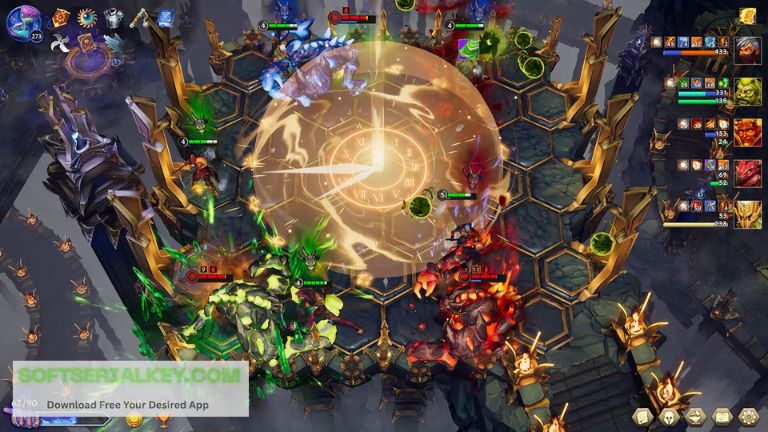
Task: Select the orange banner relic icon
Action: (61, 17)
